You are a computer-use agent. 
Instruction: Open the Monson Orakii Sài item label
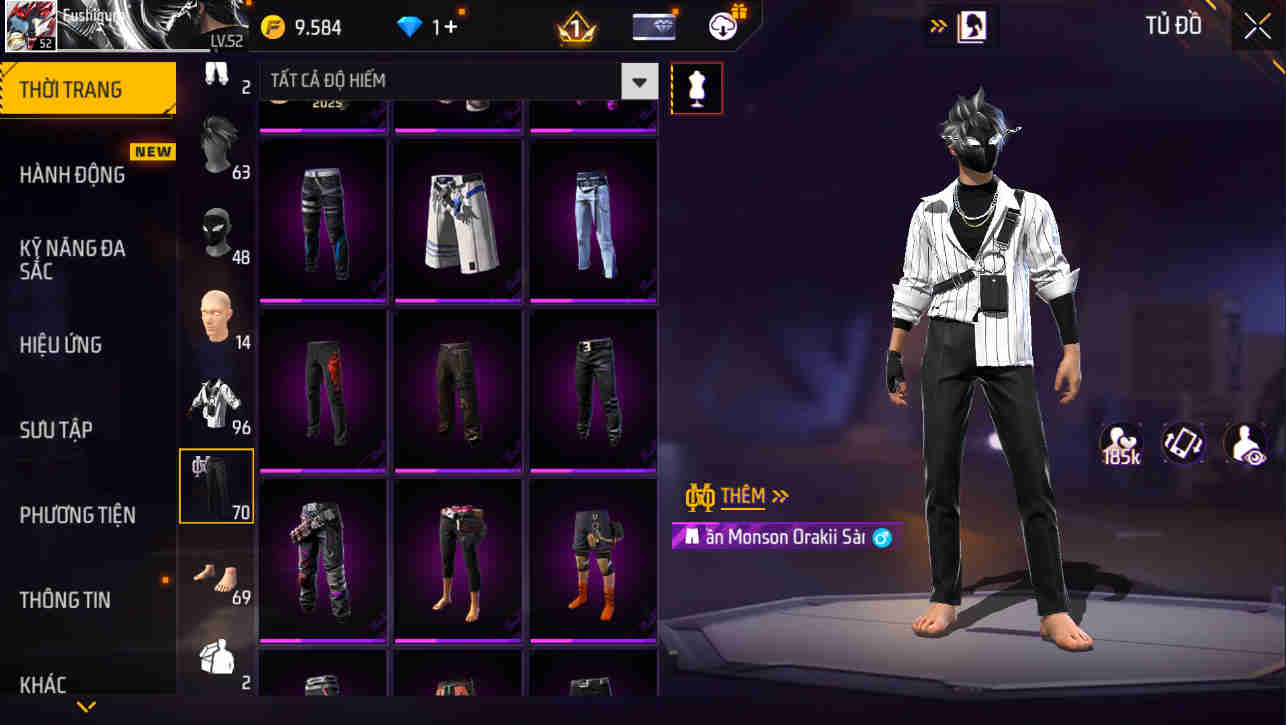click(785, 537)
